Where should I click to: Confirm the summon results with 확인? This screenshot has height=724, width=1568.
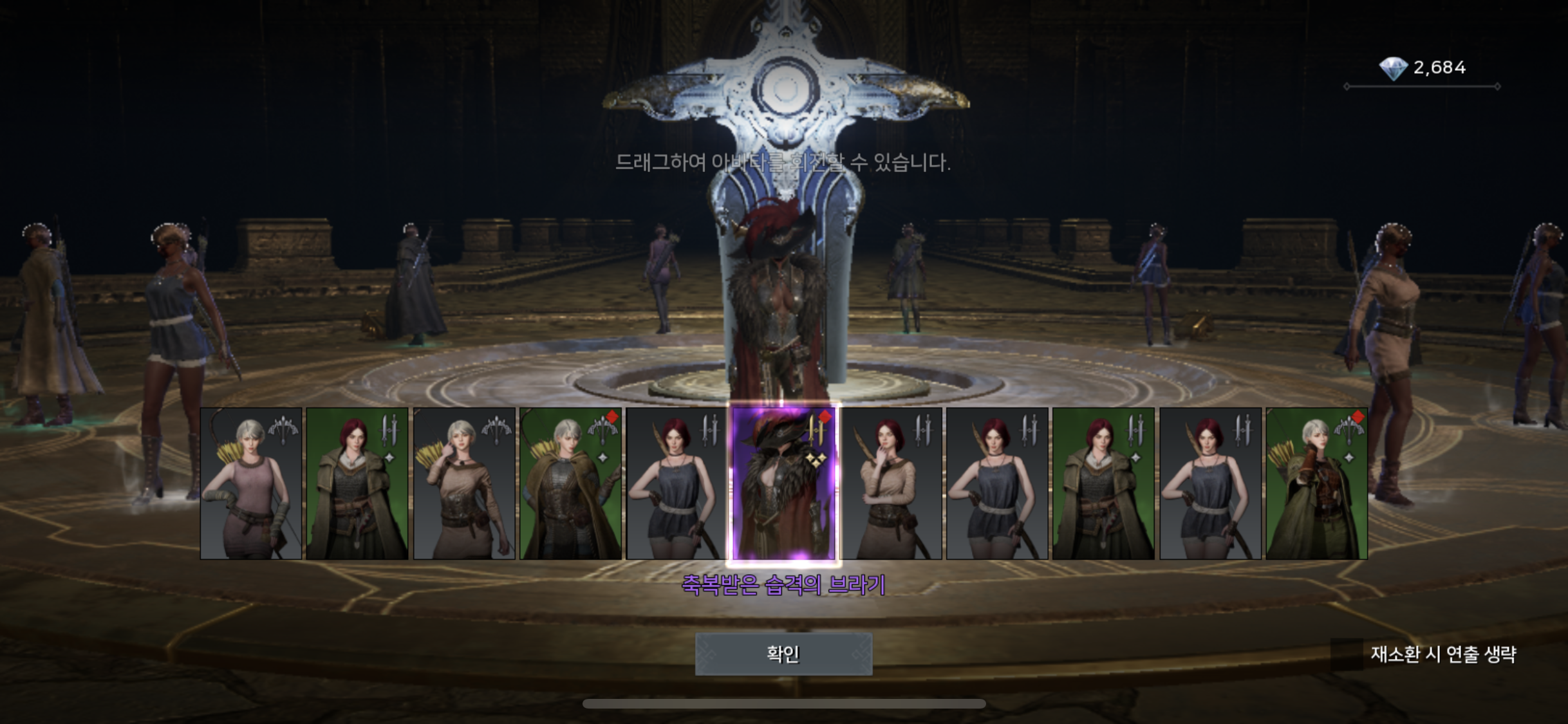783,654
